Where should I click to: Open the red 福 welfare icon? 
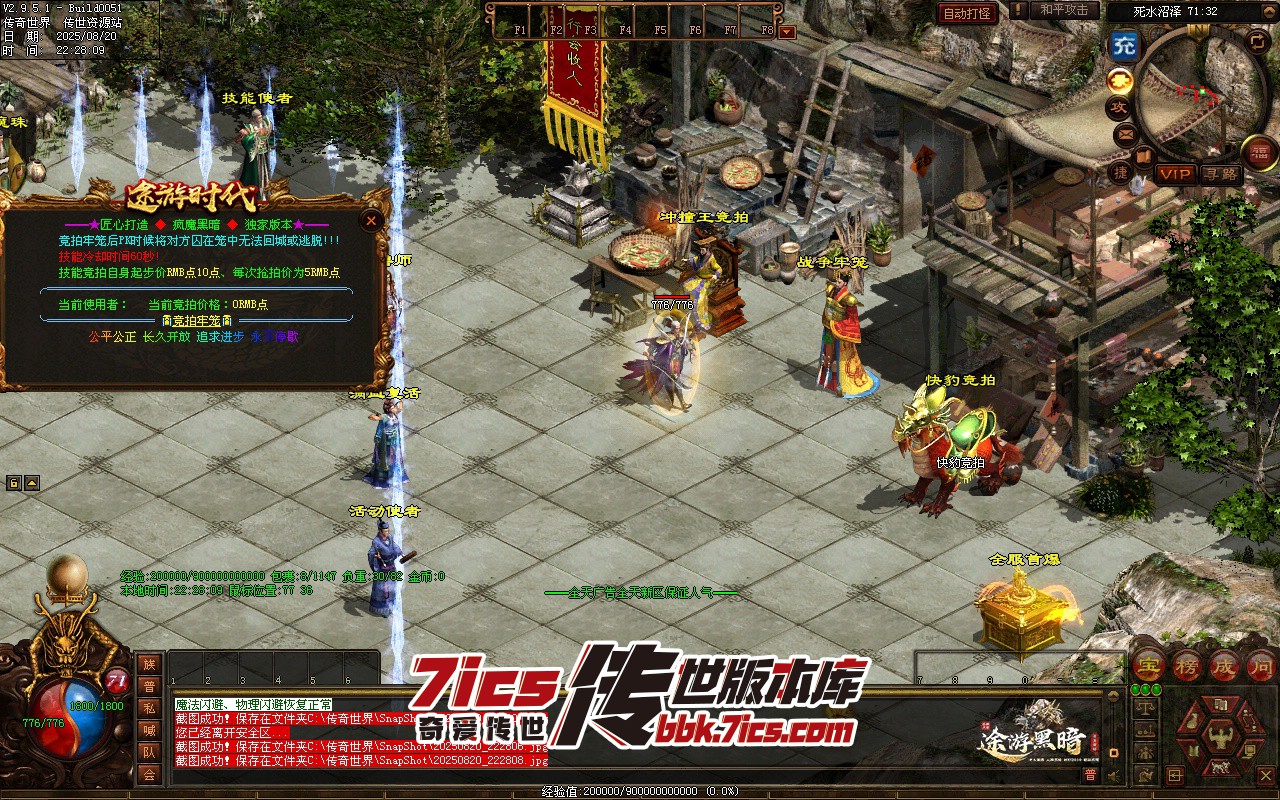pyautogui.click(x=1260, y=152)
